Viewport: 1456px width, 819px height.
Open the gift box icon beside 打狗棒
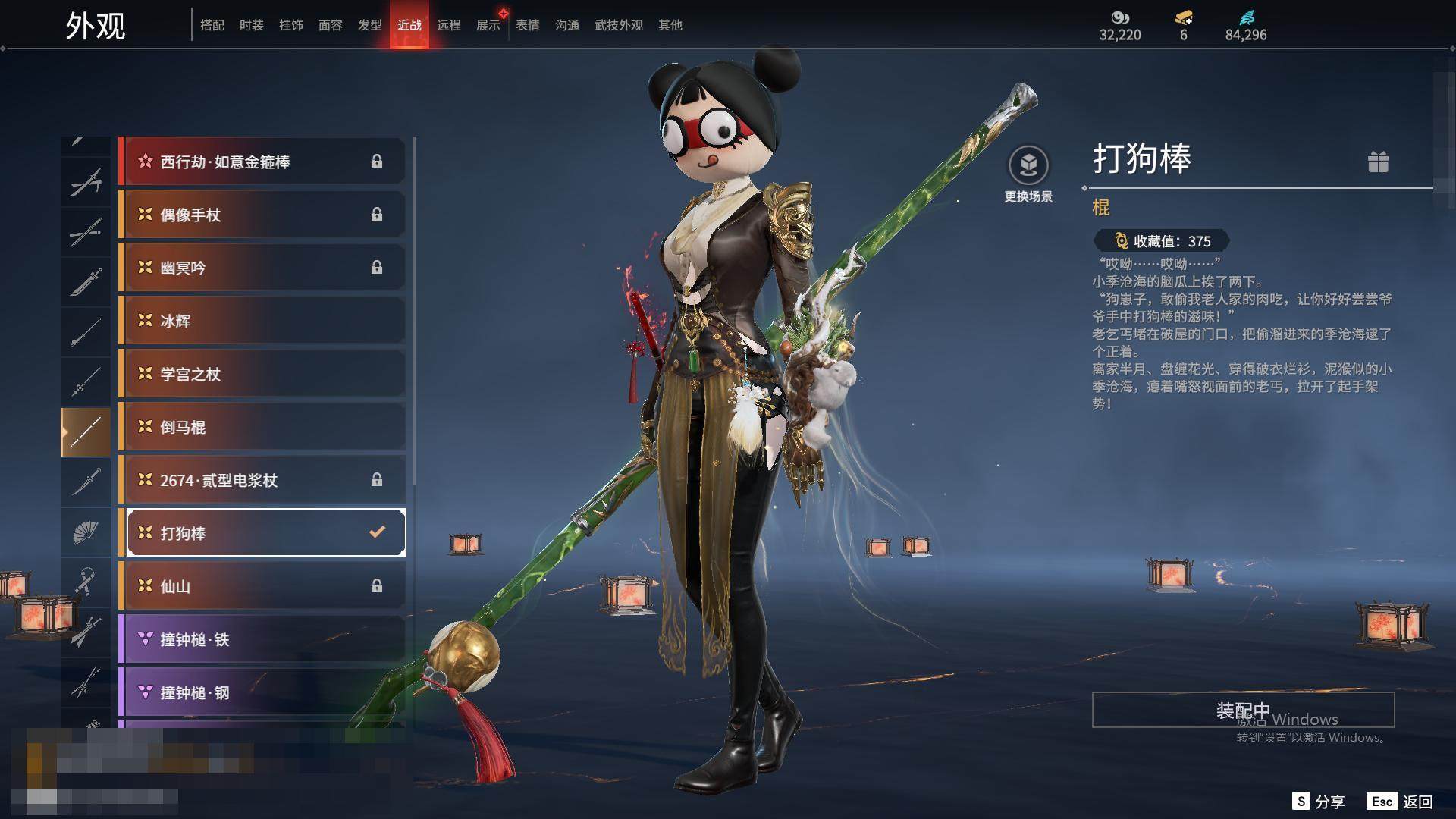(x=1378, y=162)
